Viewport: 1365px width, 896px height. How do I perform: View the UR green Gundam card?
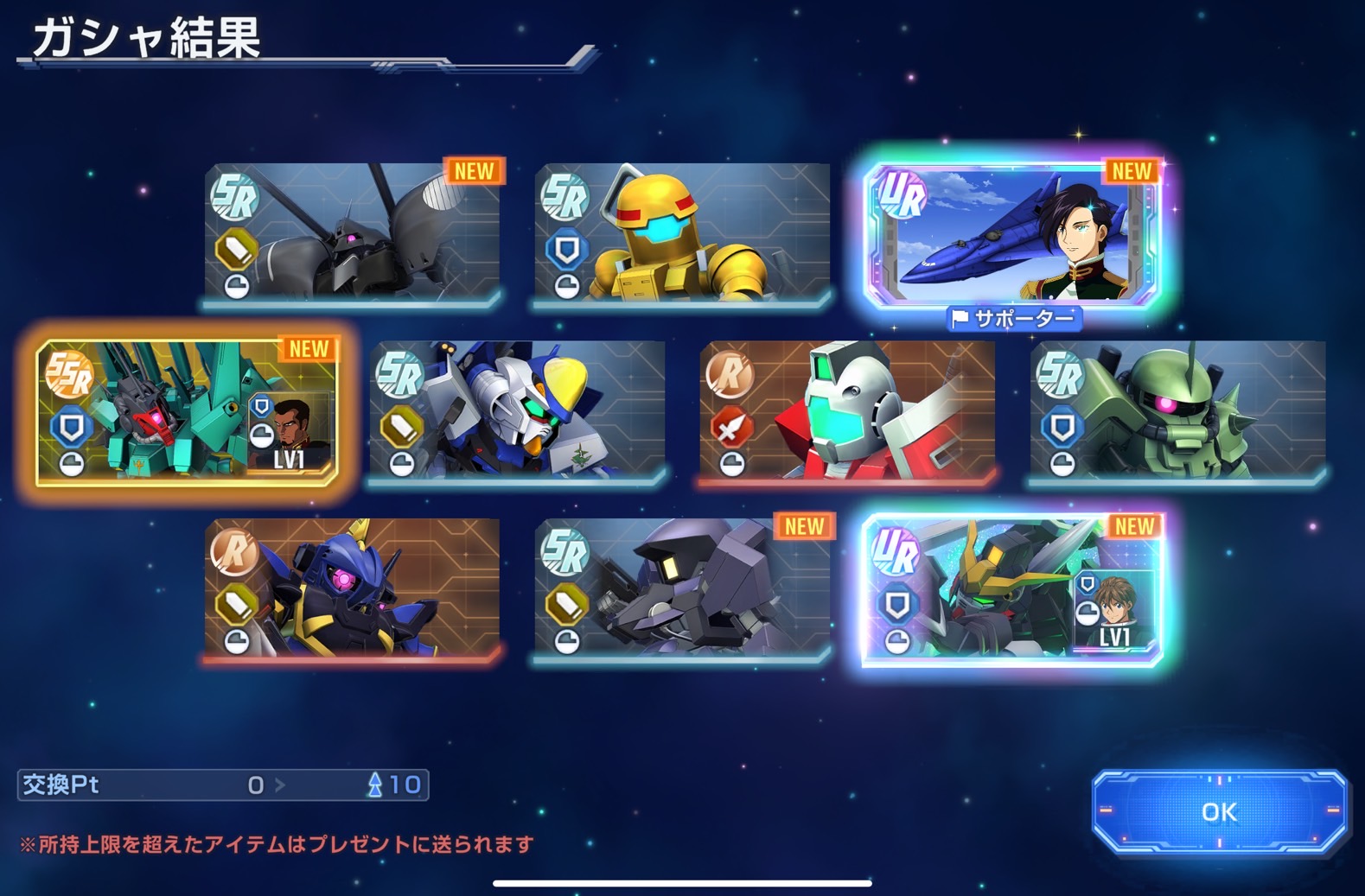click(1012, 589)
